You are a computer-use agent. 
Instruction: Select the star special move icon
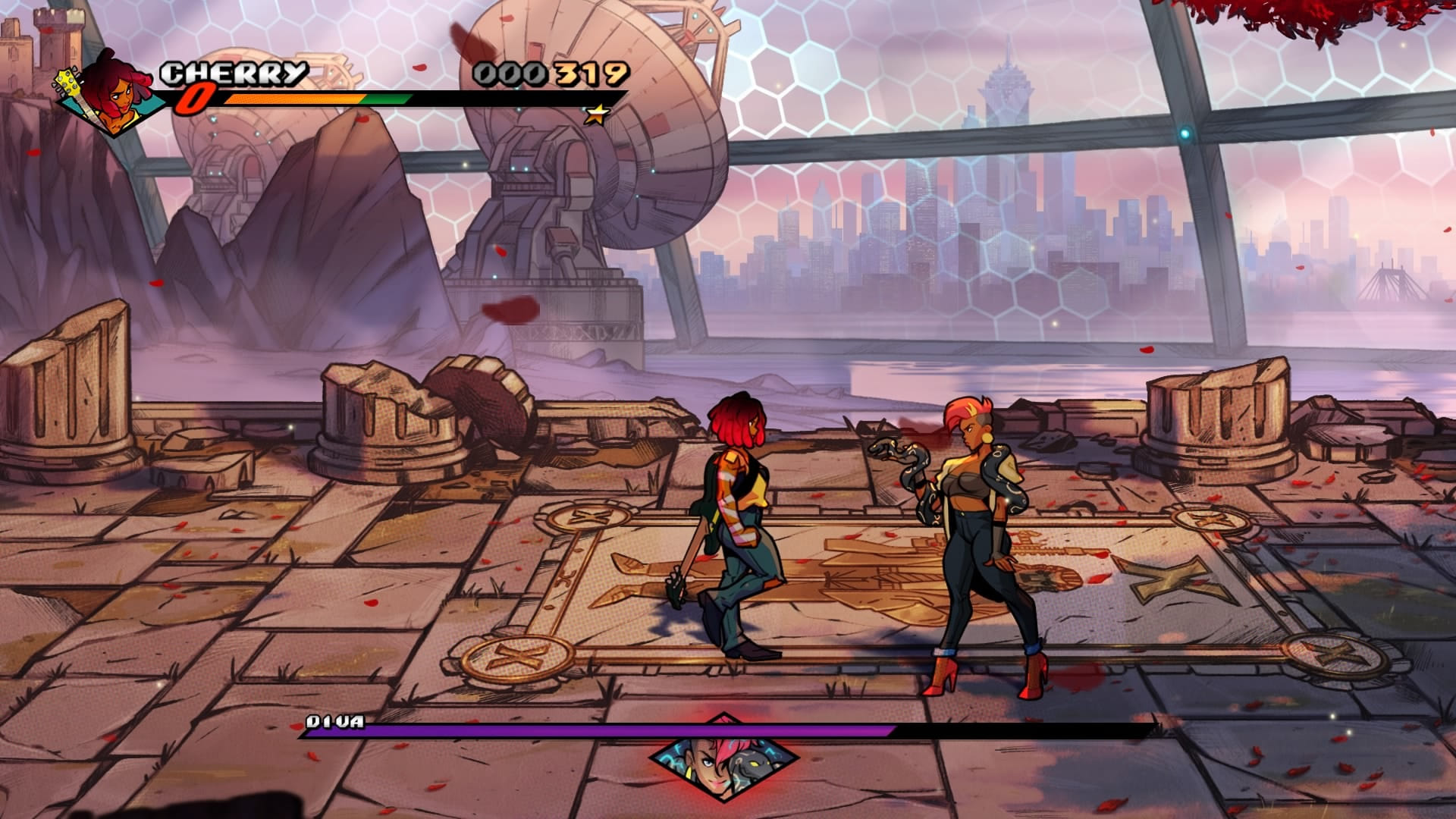[x=598, y=115]
